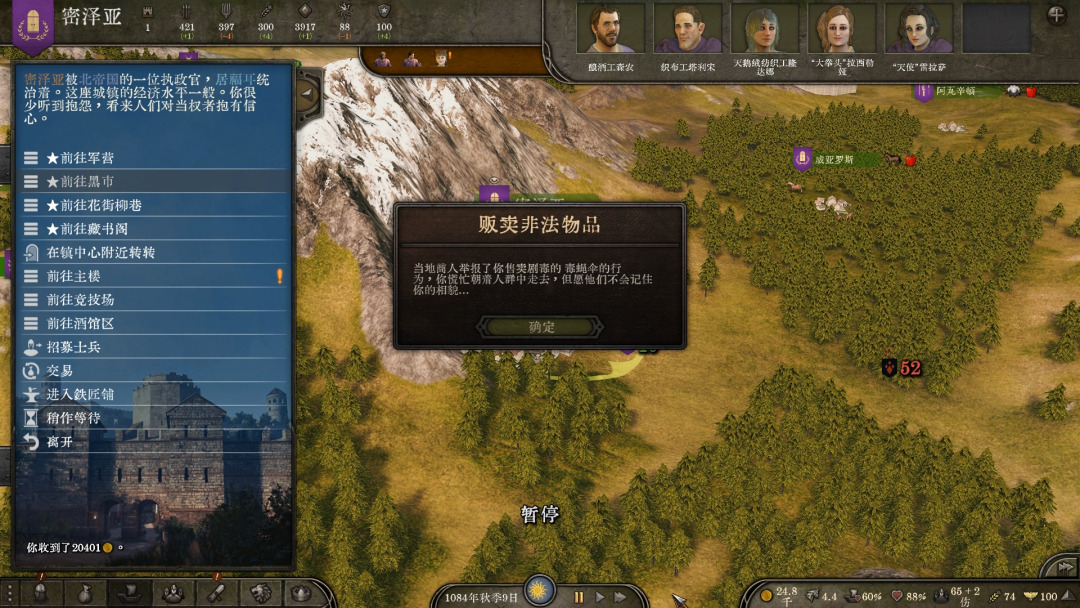
Task: Leave the town with 离开
Action: click(60, 441)
